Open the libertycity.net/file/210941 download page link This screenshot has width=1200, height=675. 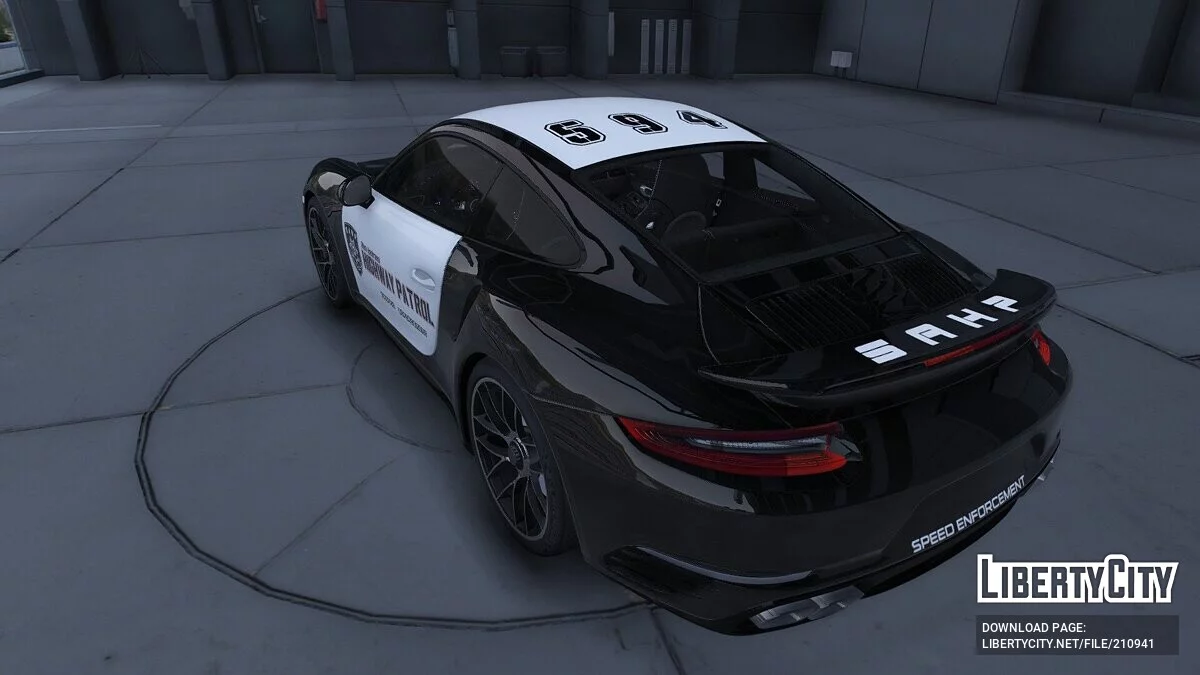(1067, 643)
